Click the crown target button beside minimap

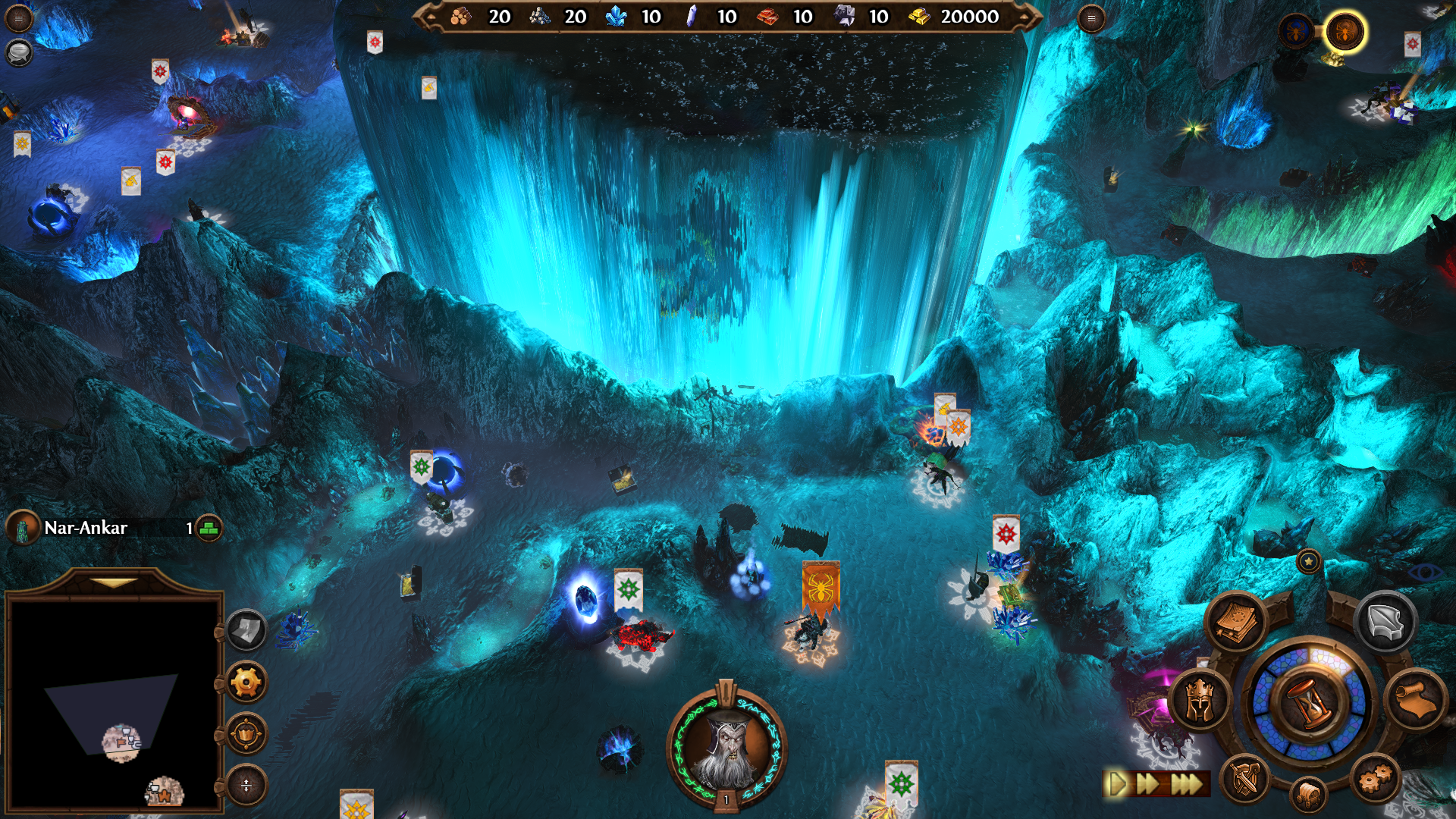(246, 734)
